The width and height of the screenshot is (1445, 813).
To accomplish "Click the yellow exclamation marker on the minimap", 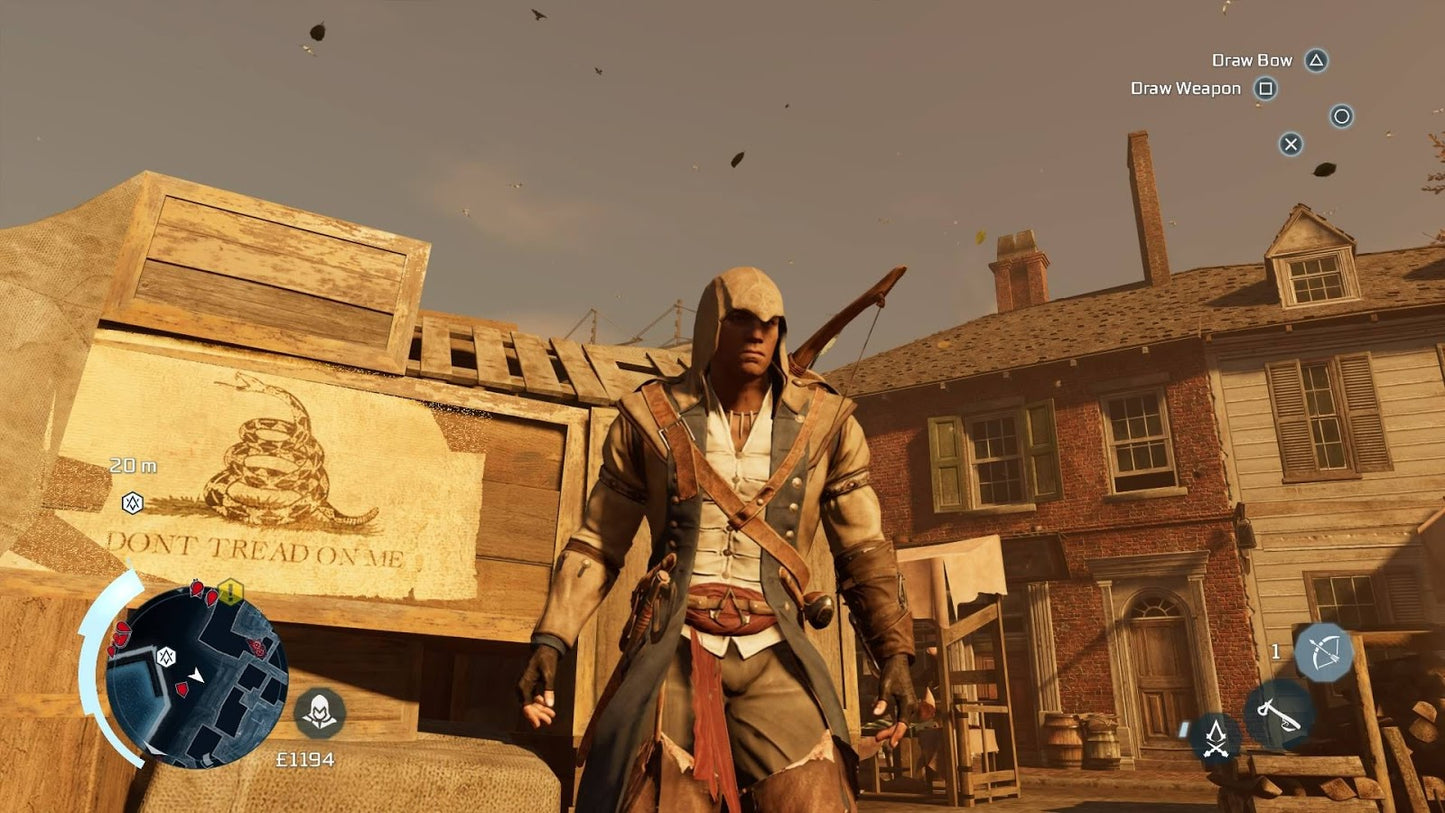I will (230, 590).
